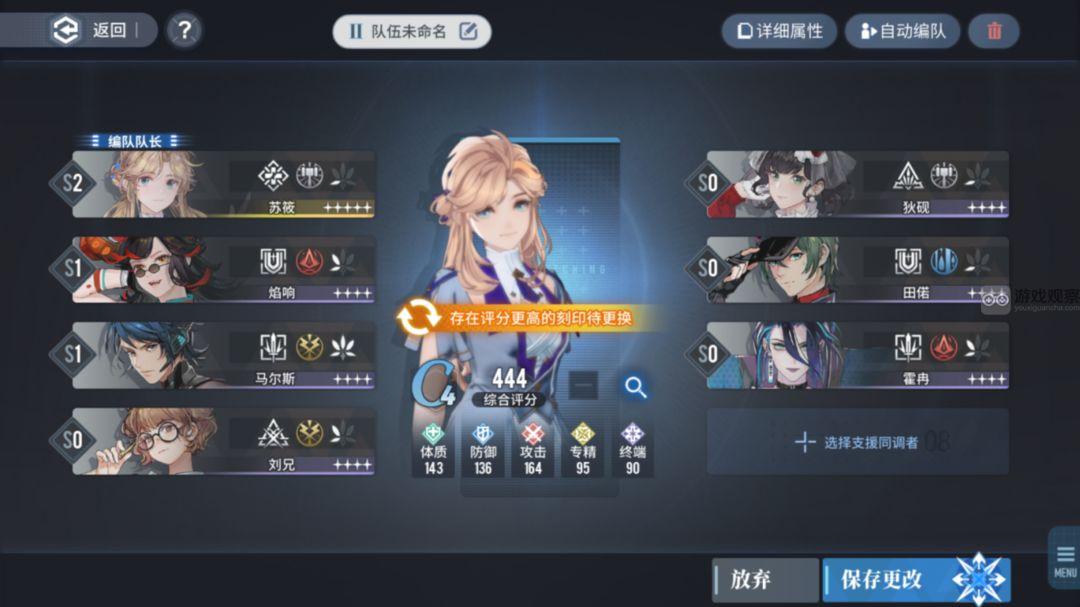Select 霍冉's team slot
Image resolution: width=1080 pixels, height=607 pixels.
pyautogui.click(x=857, y=355)
